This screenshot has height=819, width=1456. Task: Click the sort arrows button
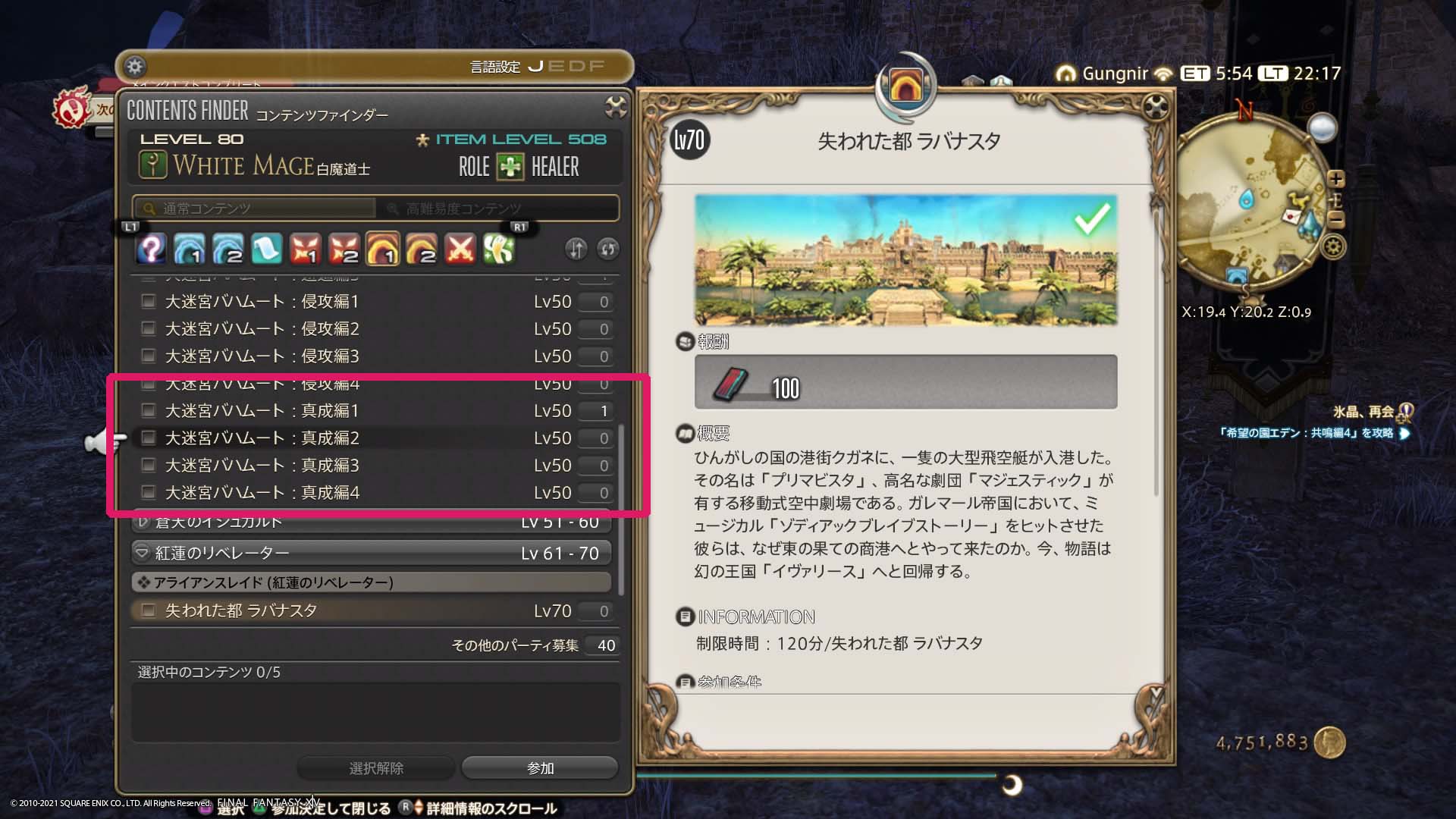[576, 249]
